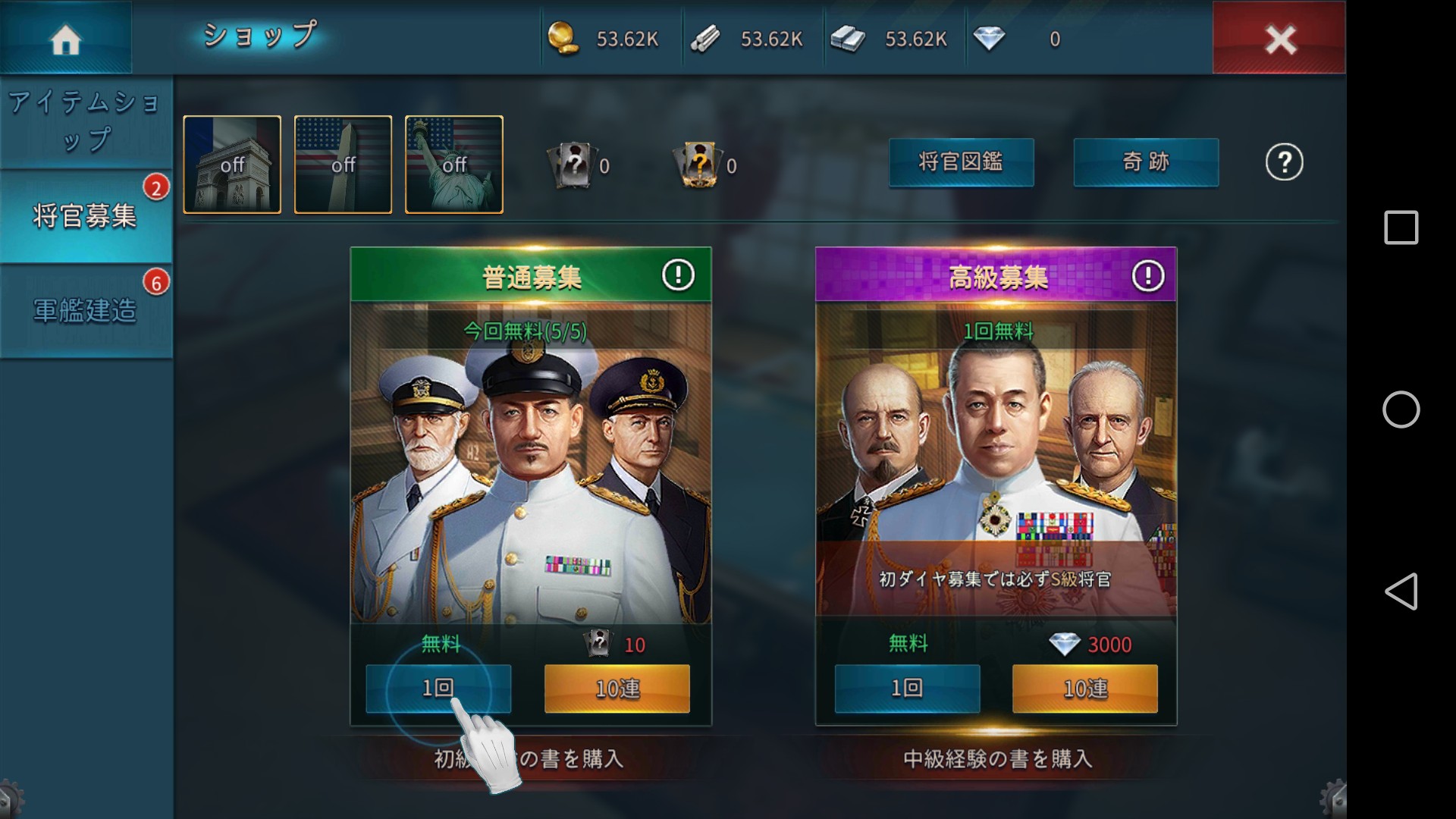Open the 軍艦建造 tab
The width and height of the screenshot is (1456, 819).
85,311
